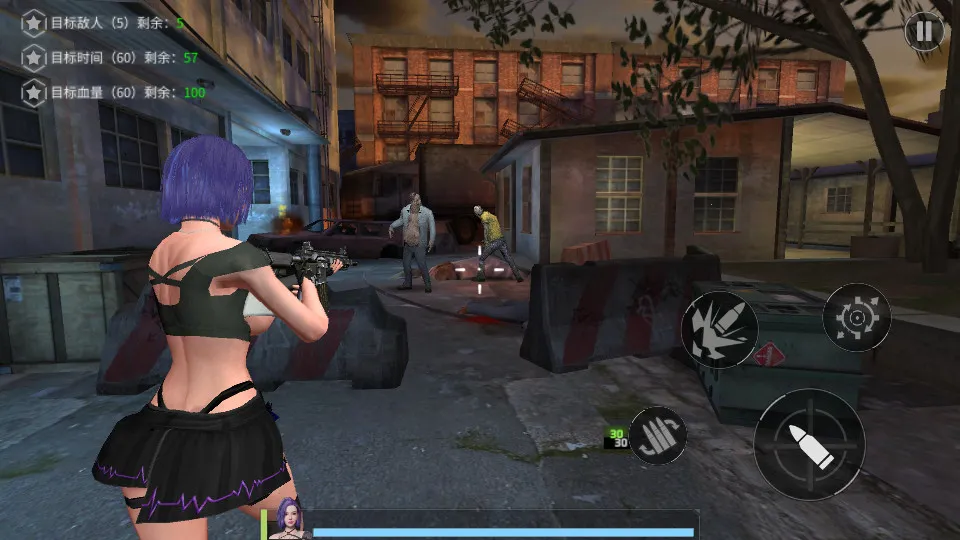Check the enemy kill objective
The height and width of the screenshot is (540, 960).
[x=103, y=22]
